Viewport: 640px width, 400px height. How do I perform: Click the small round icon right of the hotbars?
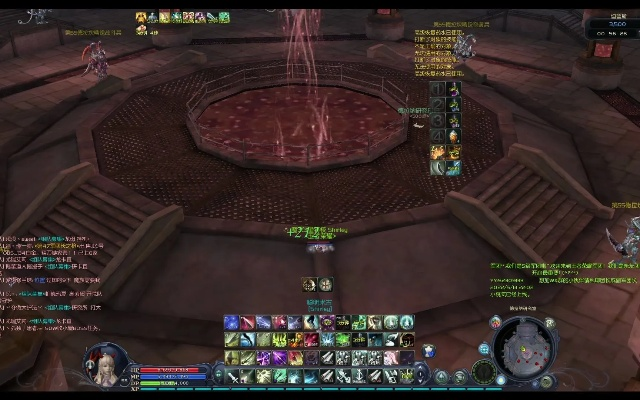coord(428,350)
